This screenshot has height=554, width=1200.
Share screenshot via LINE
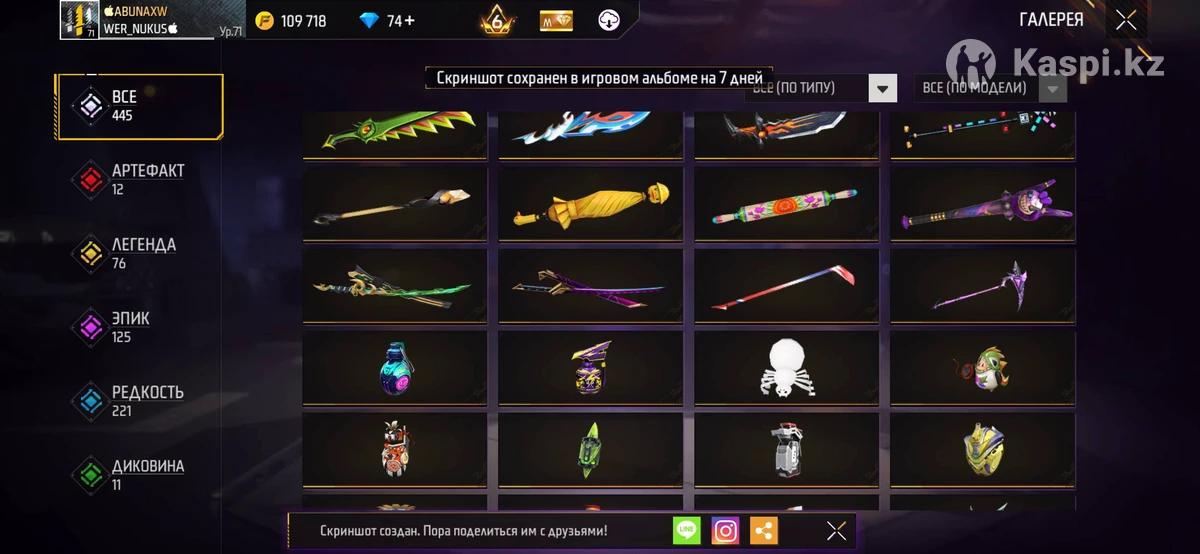click(687, 531)
